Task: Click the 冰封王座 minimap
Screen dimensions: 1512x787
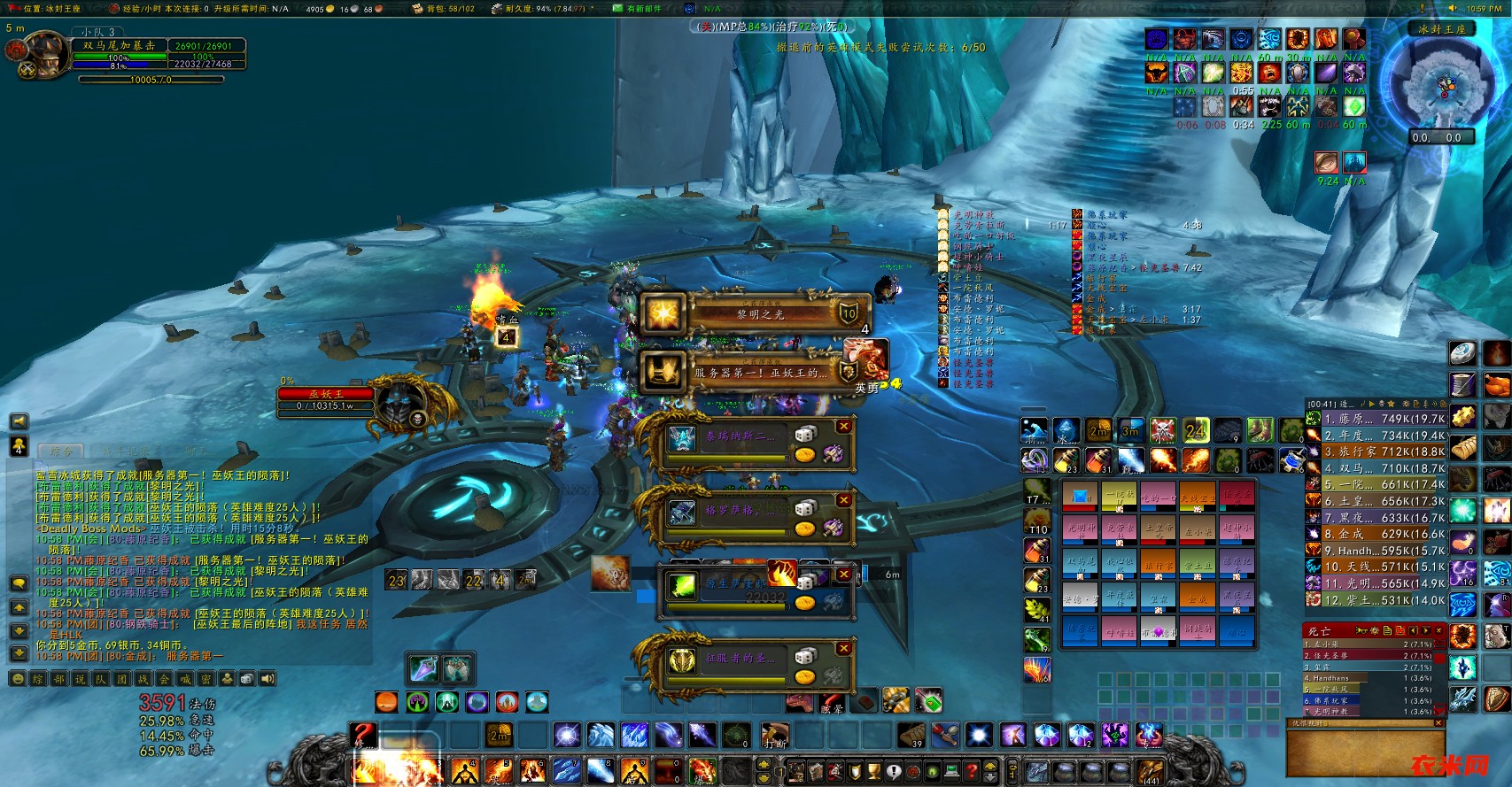Action: [x=1444, y=86]
